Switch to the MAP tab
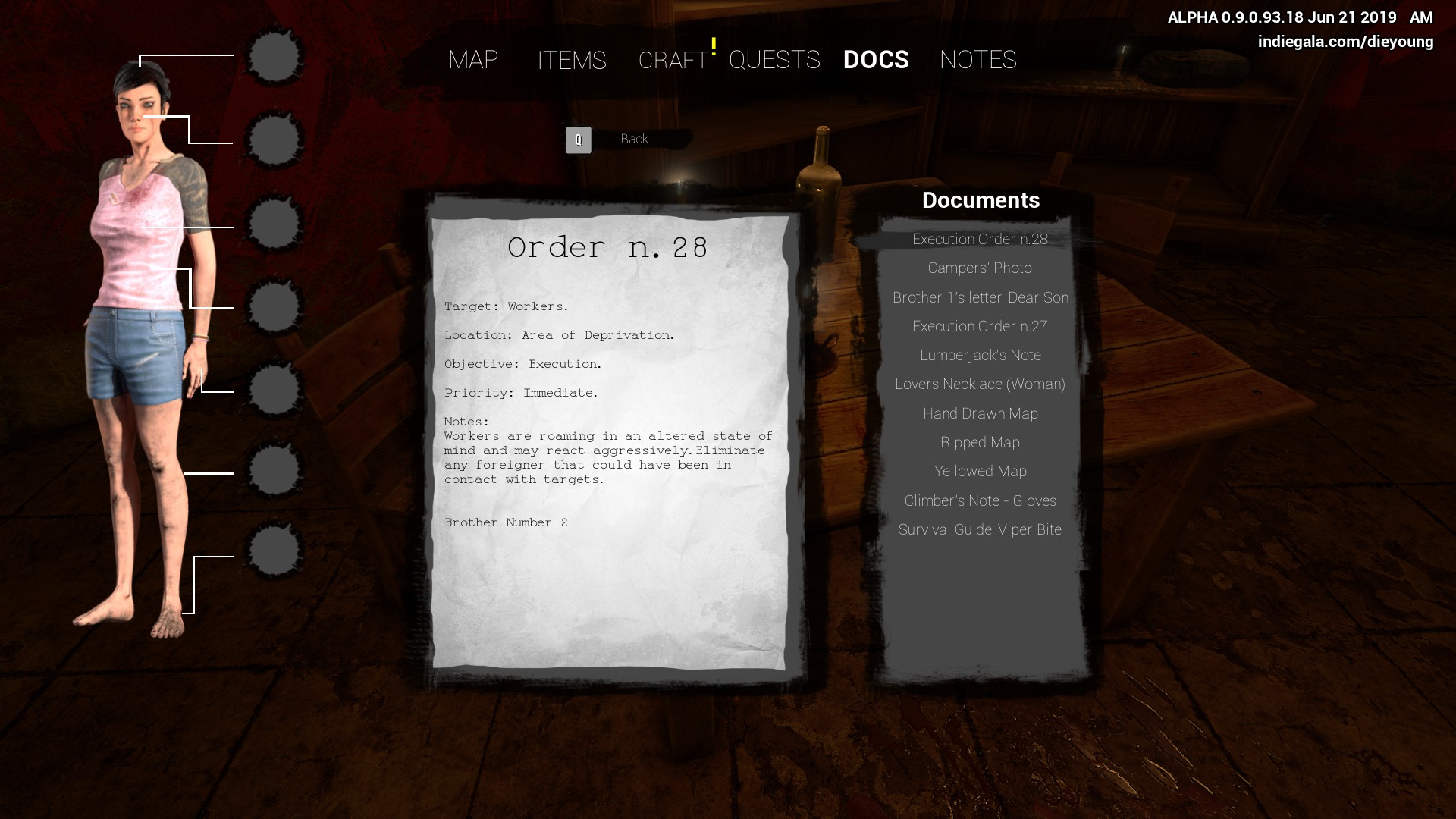Image resolution: width=1456 pixels, height=819 pixels. tap(473, 60)
